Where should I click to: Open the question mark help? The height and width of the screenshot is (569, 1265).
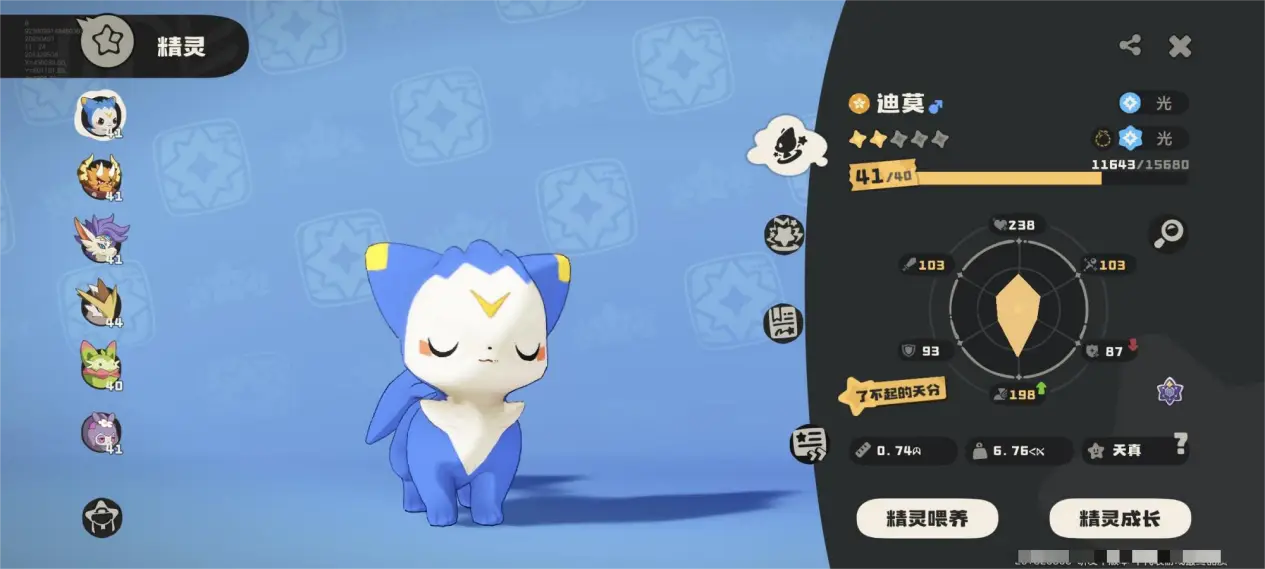1181,443
